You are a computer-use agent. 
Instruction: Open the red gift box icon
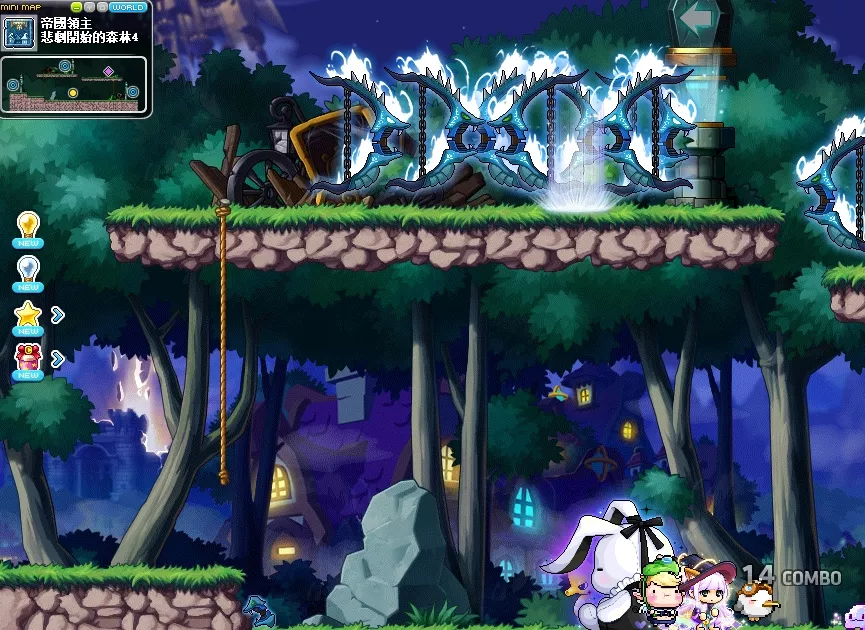click(28, 357)
